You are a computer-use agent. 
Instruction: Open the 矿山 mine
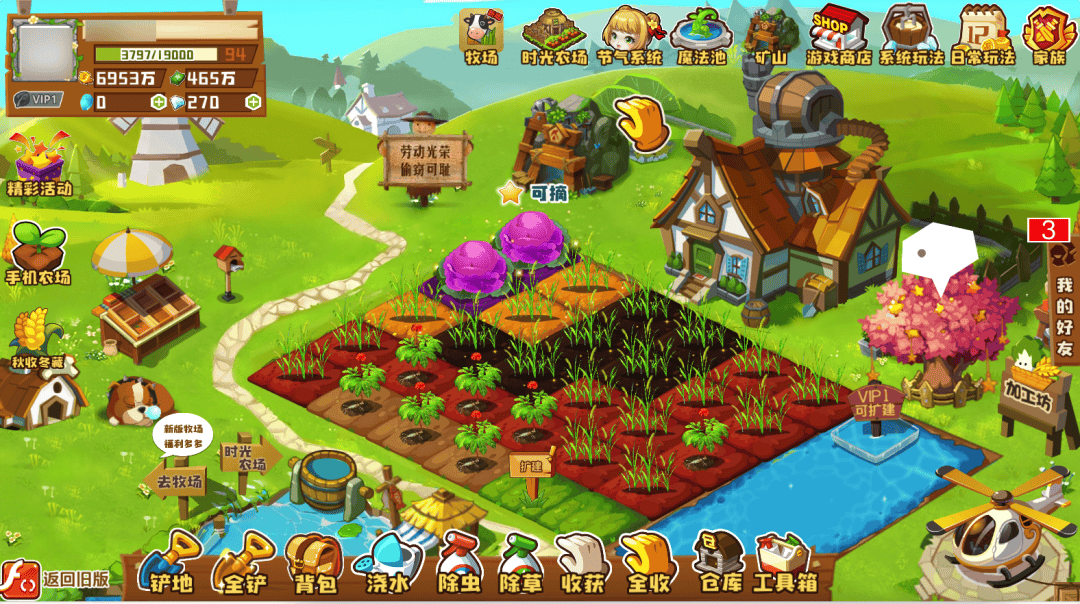(x=771, y=36)
